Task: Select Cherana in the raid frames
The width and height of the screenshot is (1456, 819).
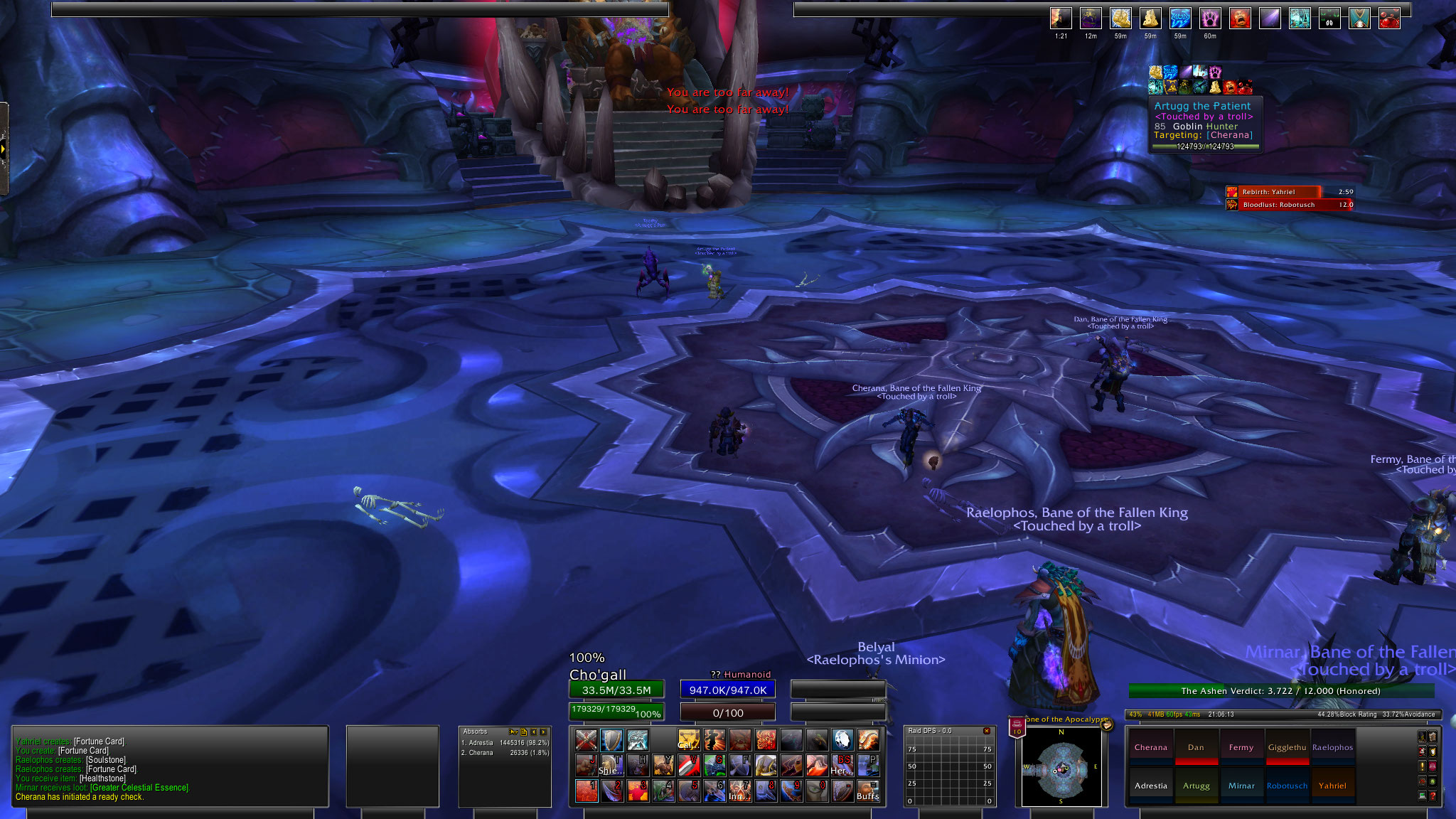Action: click(x=1150, y=747)
